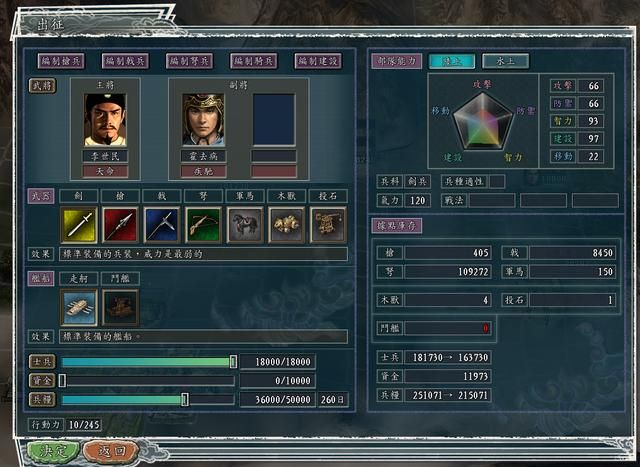
Task: Select the 木獸 siege weapon icon
Action: 286,225
